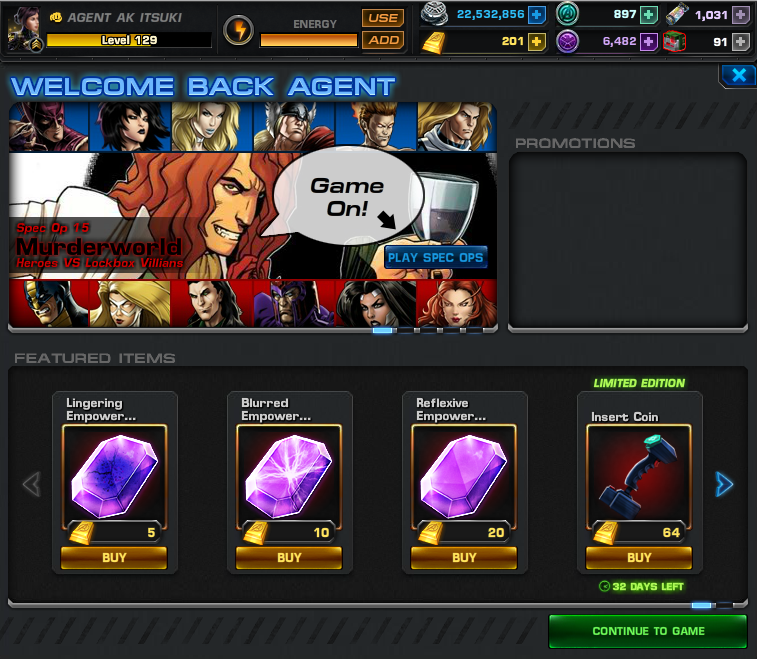
Task: Show previous featured items with left arrow
Action: 31,485
